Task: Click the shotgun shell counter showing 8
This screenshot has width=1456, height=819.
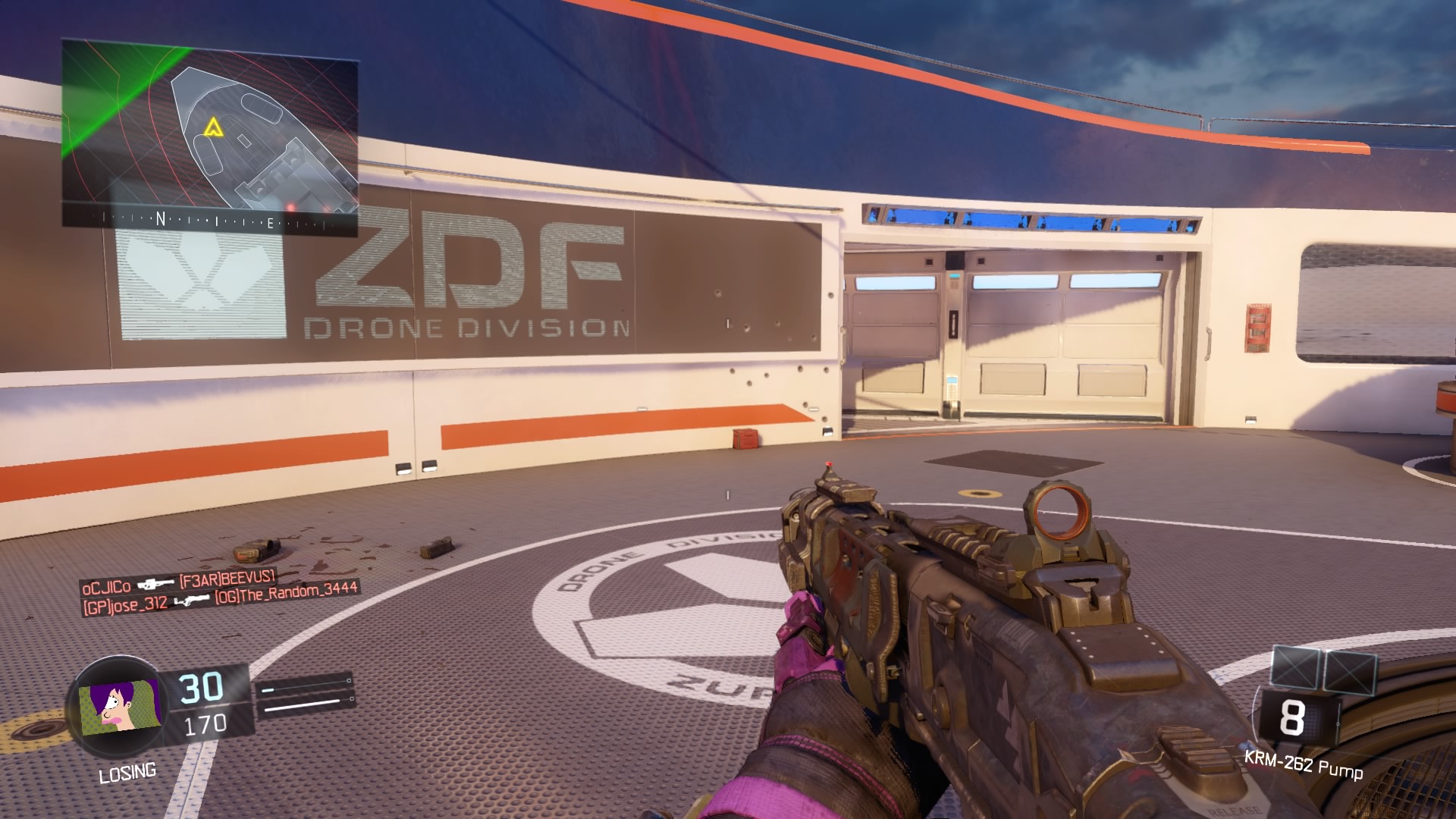Action: click(x=1291, y=717)
